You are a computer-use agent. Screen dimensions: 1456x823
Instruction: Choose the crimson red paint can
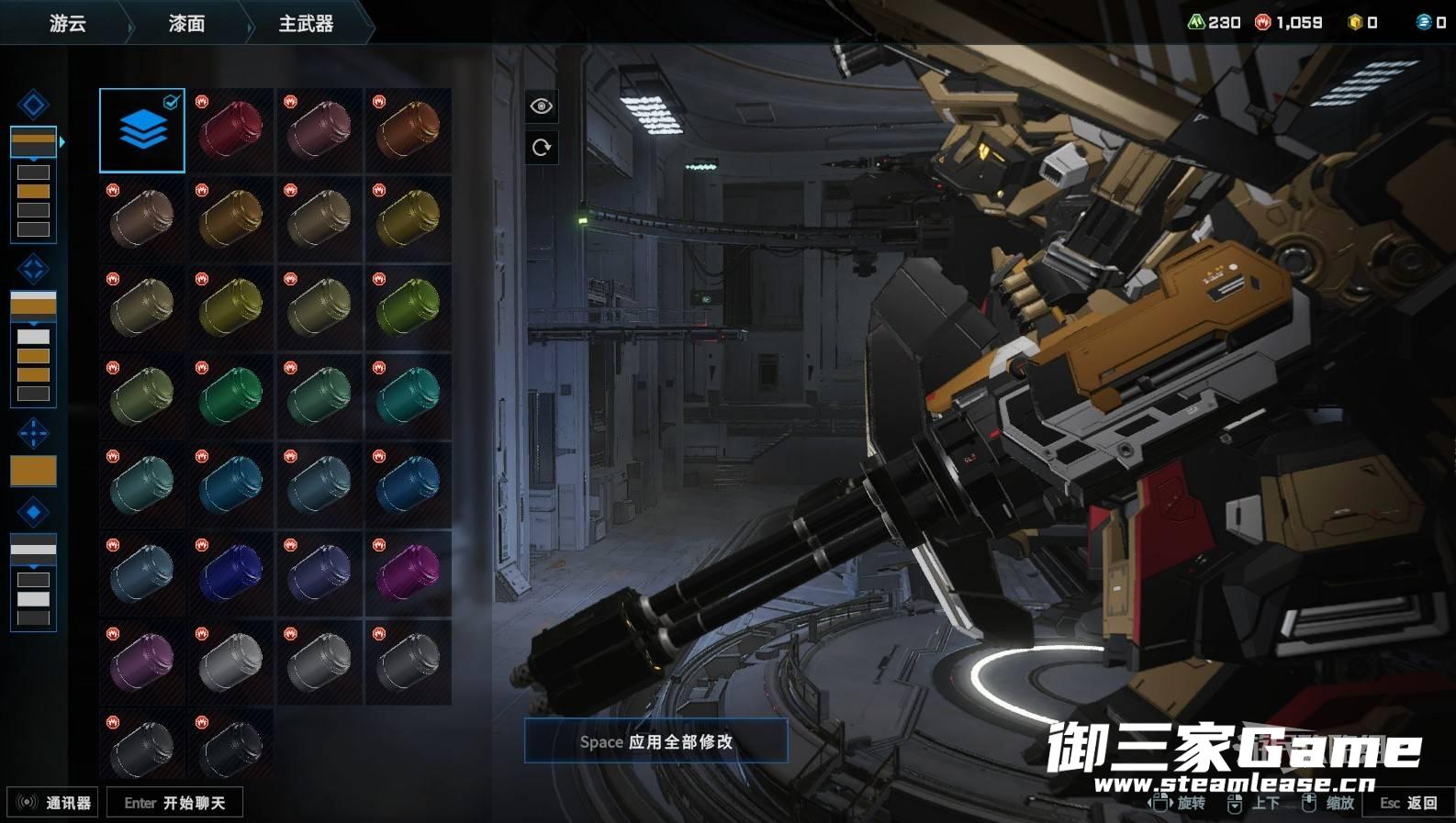[230, 130]
